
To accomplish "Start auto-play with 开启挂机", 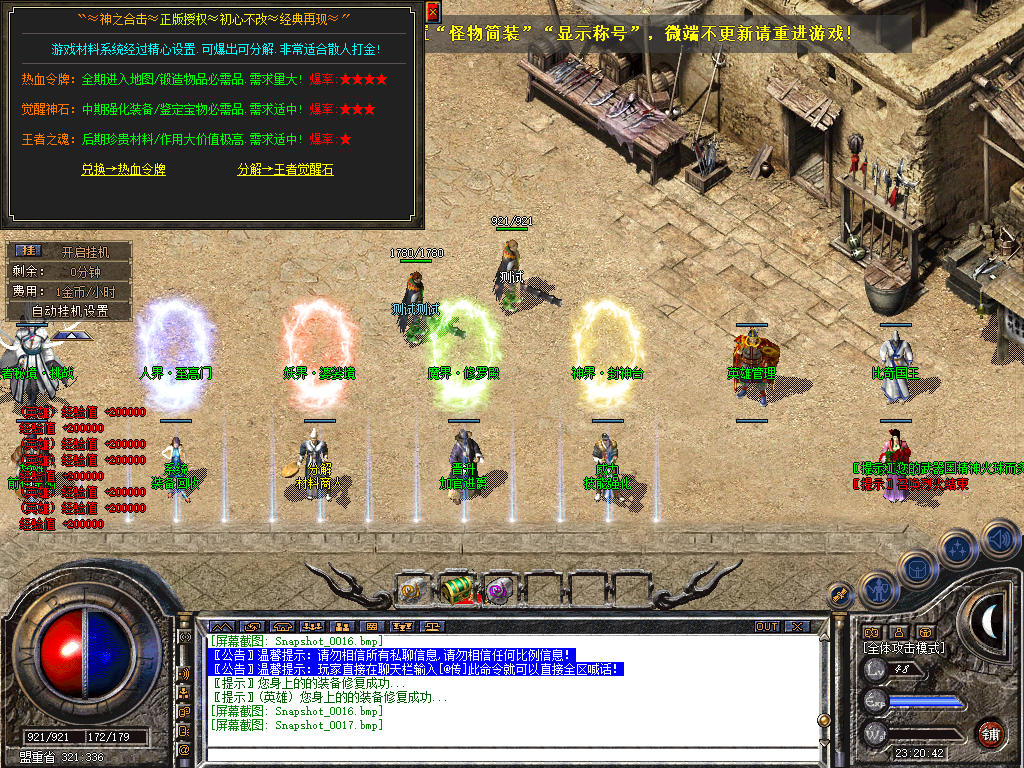I will point(84,252).
